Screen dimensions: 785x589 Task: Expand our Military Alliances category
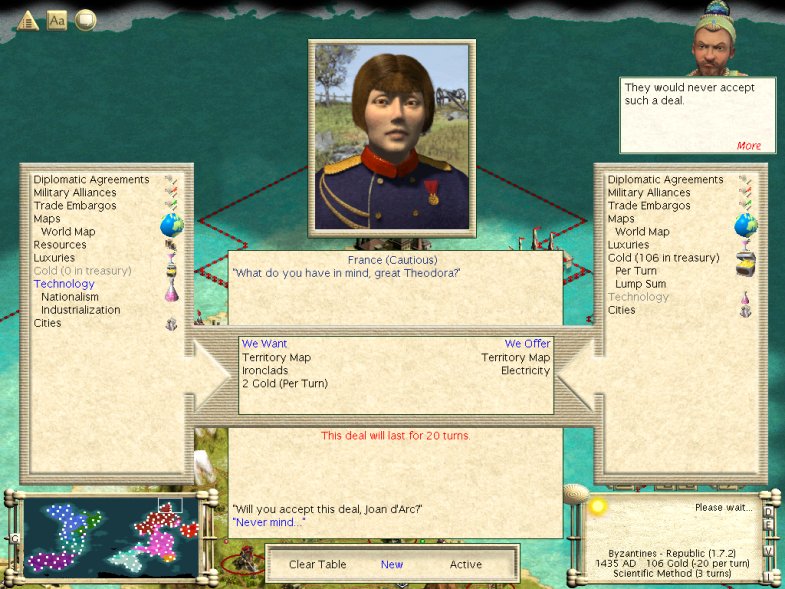[x=649, y=193]
